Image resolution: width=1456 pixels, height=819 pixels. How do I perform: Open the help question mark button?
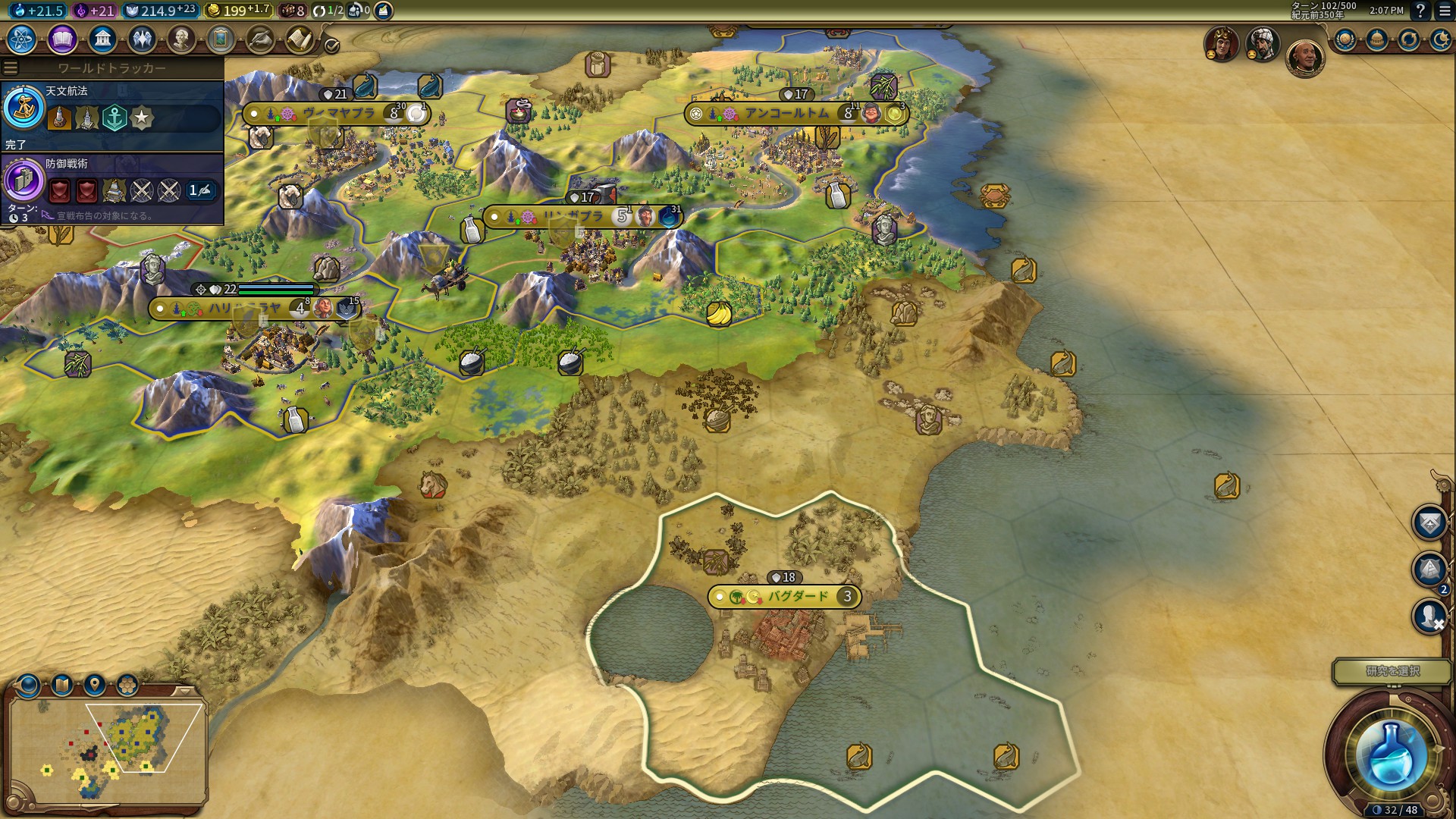tap(1421, 11)
